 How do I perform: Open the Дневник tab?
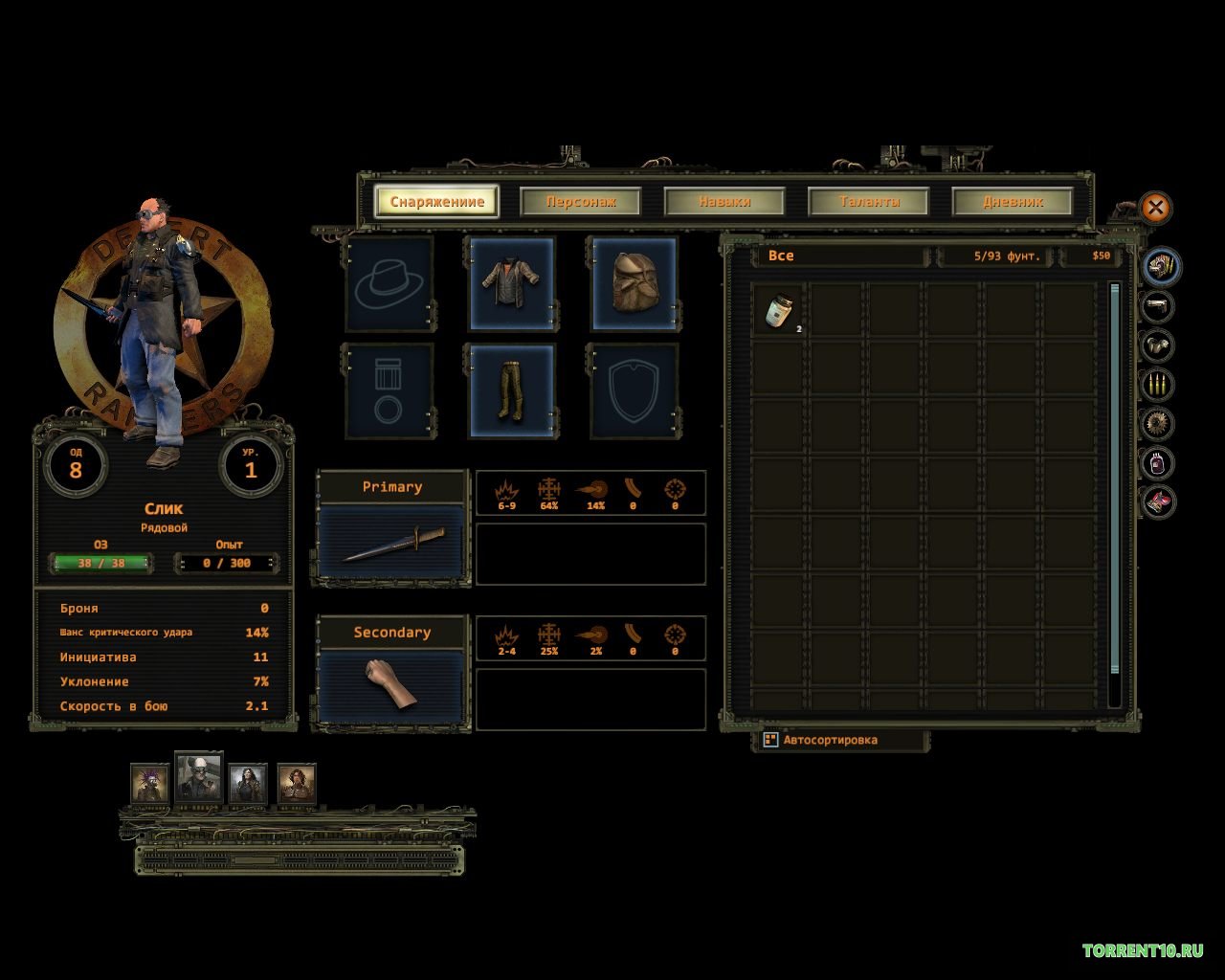pyautogui.click(x=1013, y=202)
